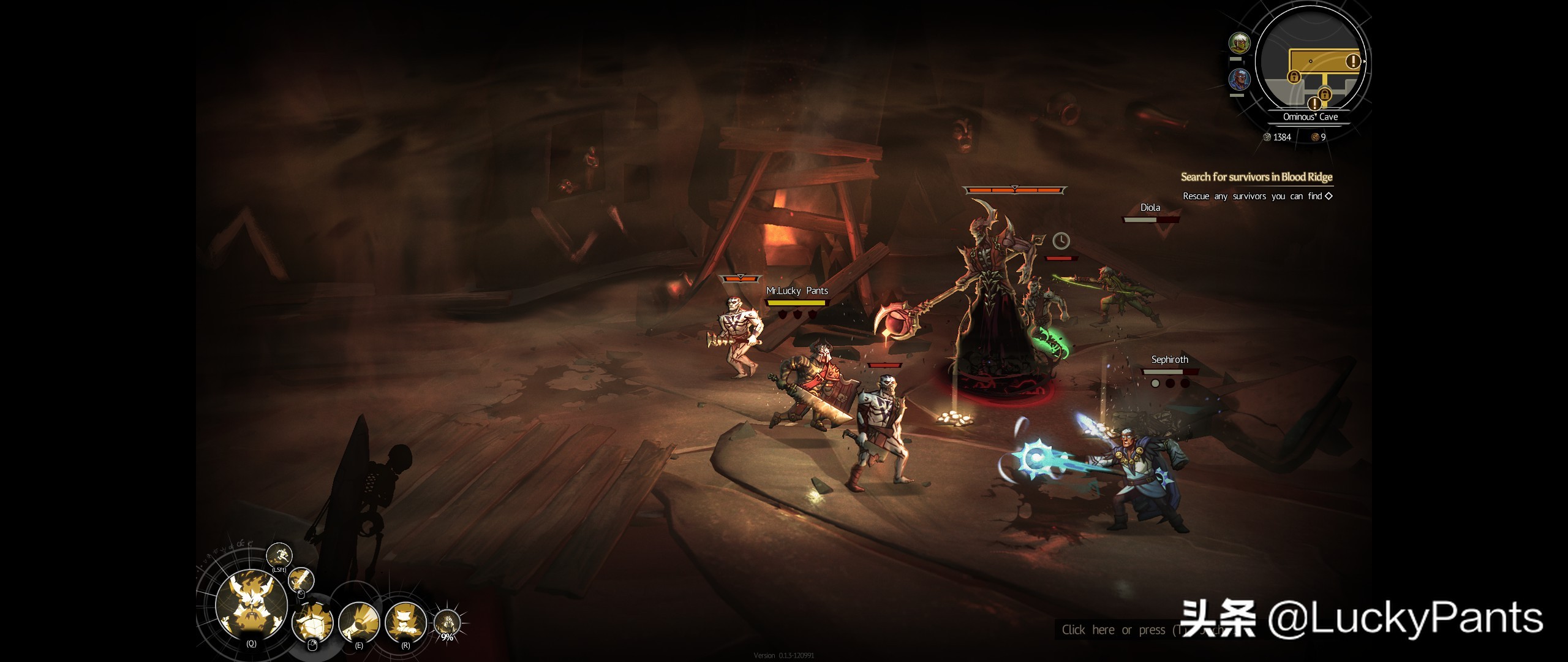Select the green hooded ally portrait
This screenshot has width=1568, height=662.
coord(1239,43)
